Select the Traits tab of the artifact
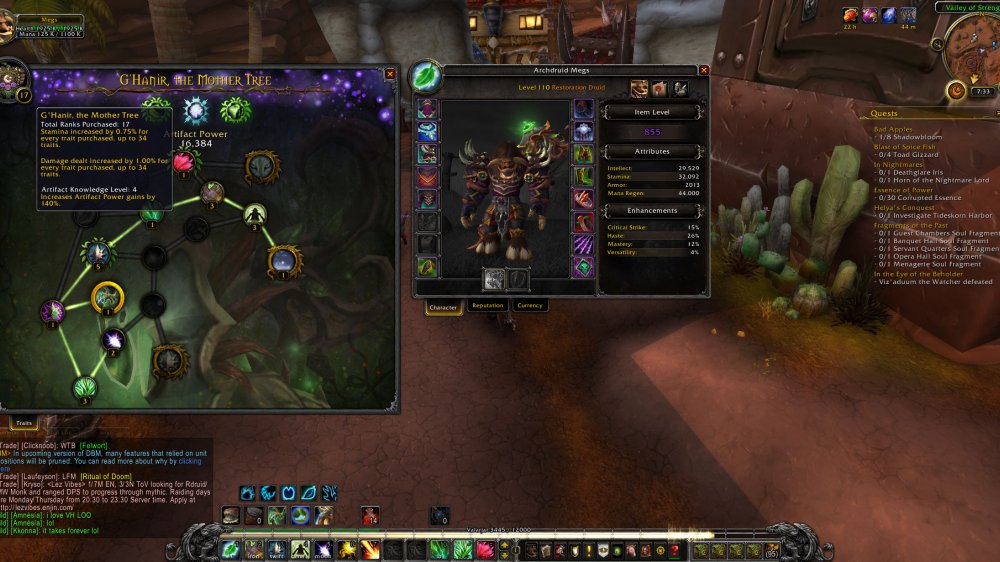 point(23,424)
